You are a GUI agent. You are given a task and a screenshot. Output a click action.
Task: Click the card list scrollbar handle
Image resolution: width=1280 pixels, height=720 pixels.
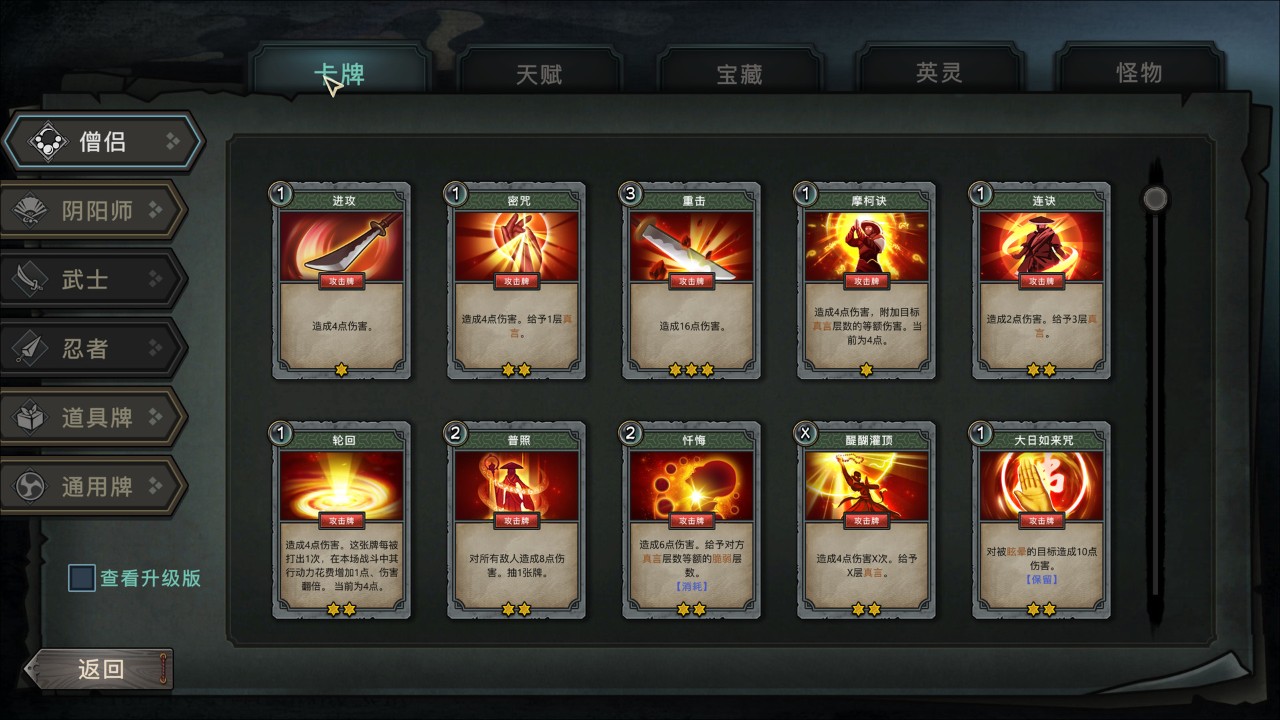pos(1155,198)
